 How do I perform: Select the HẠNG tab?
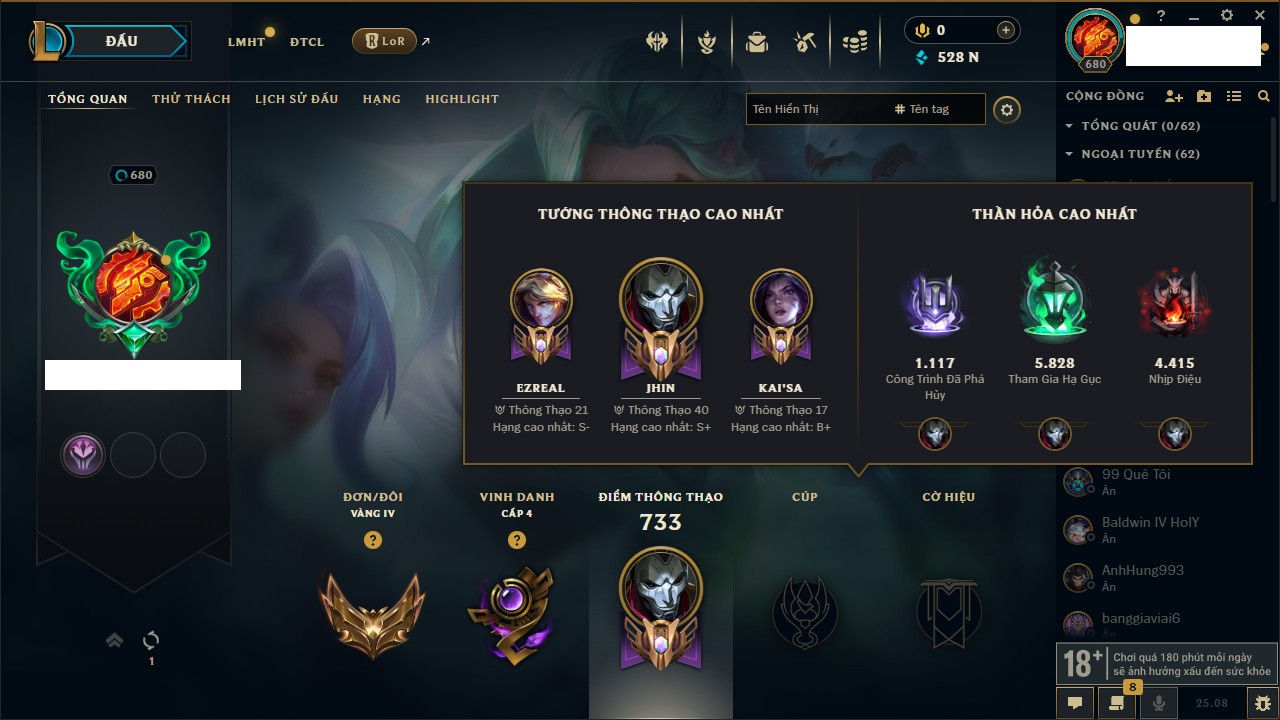tap(382, 99)
